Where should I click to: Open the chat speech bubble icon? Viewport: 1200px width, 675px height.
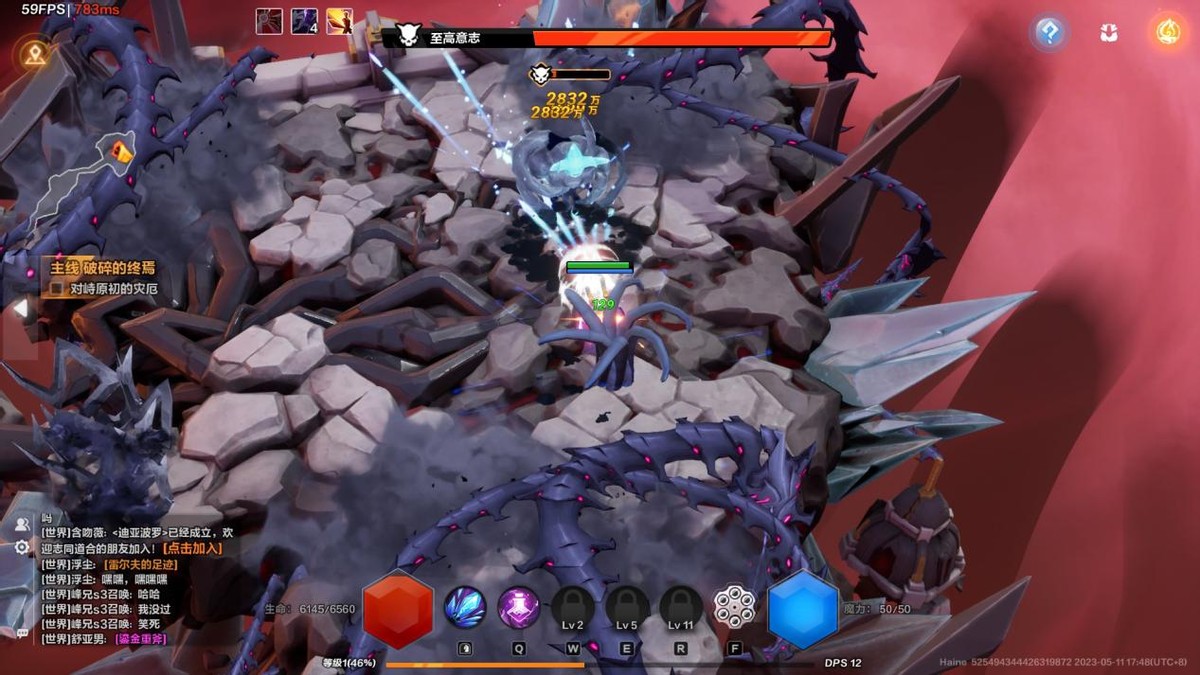(22, 632)
